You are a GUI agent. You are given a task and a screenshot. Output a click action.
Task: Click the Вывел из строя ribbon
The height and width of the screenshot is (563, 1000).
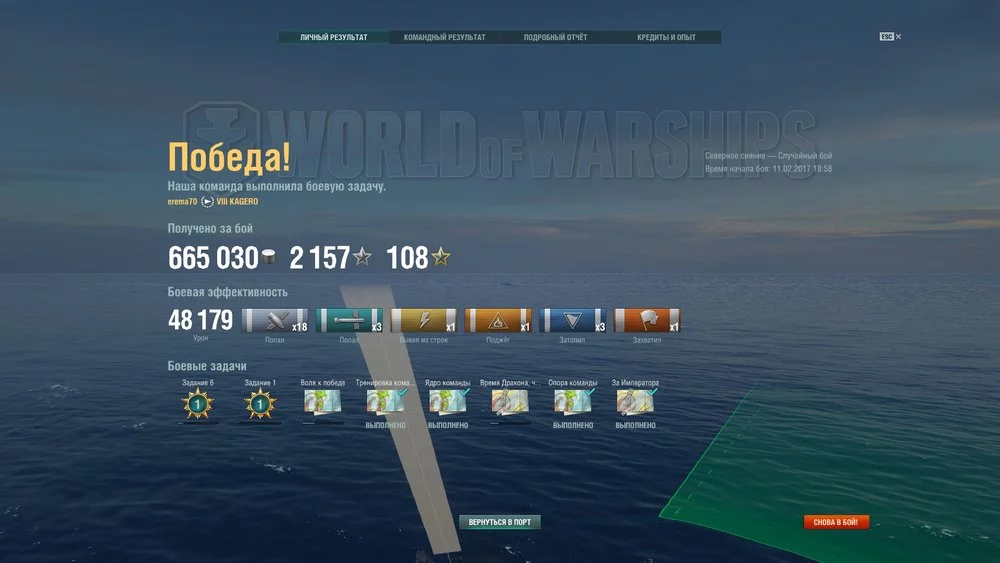pos(424,321)
